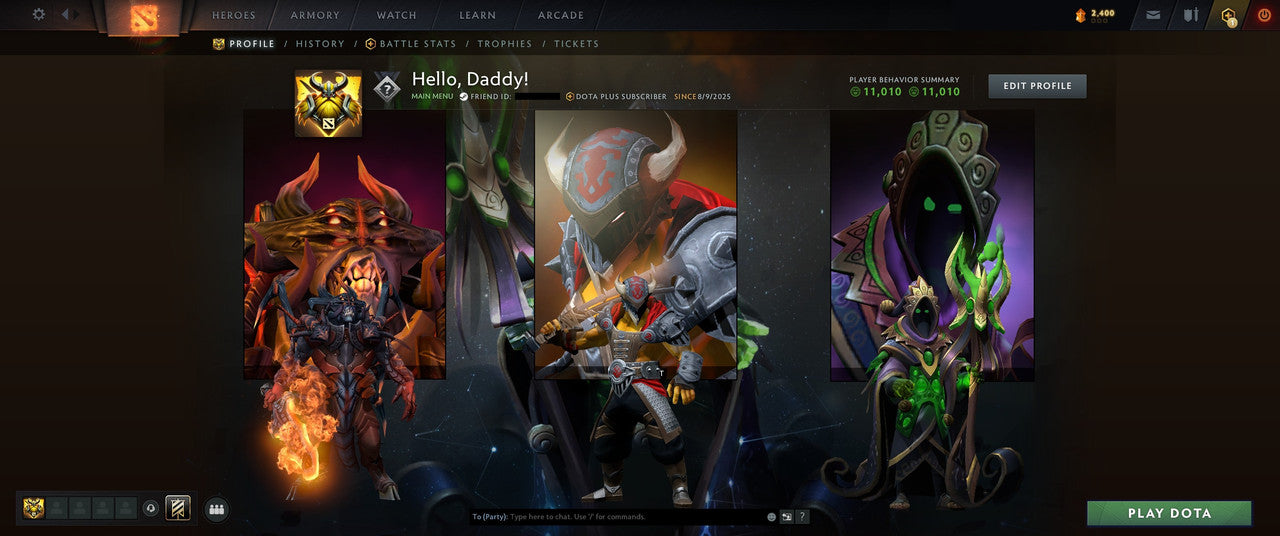Click the Edit Profile button
The height and width of the screenshot is (536, 1280).
[1037, 86]
